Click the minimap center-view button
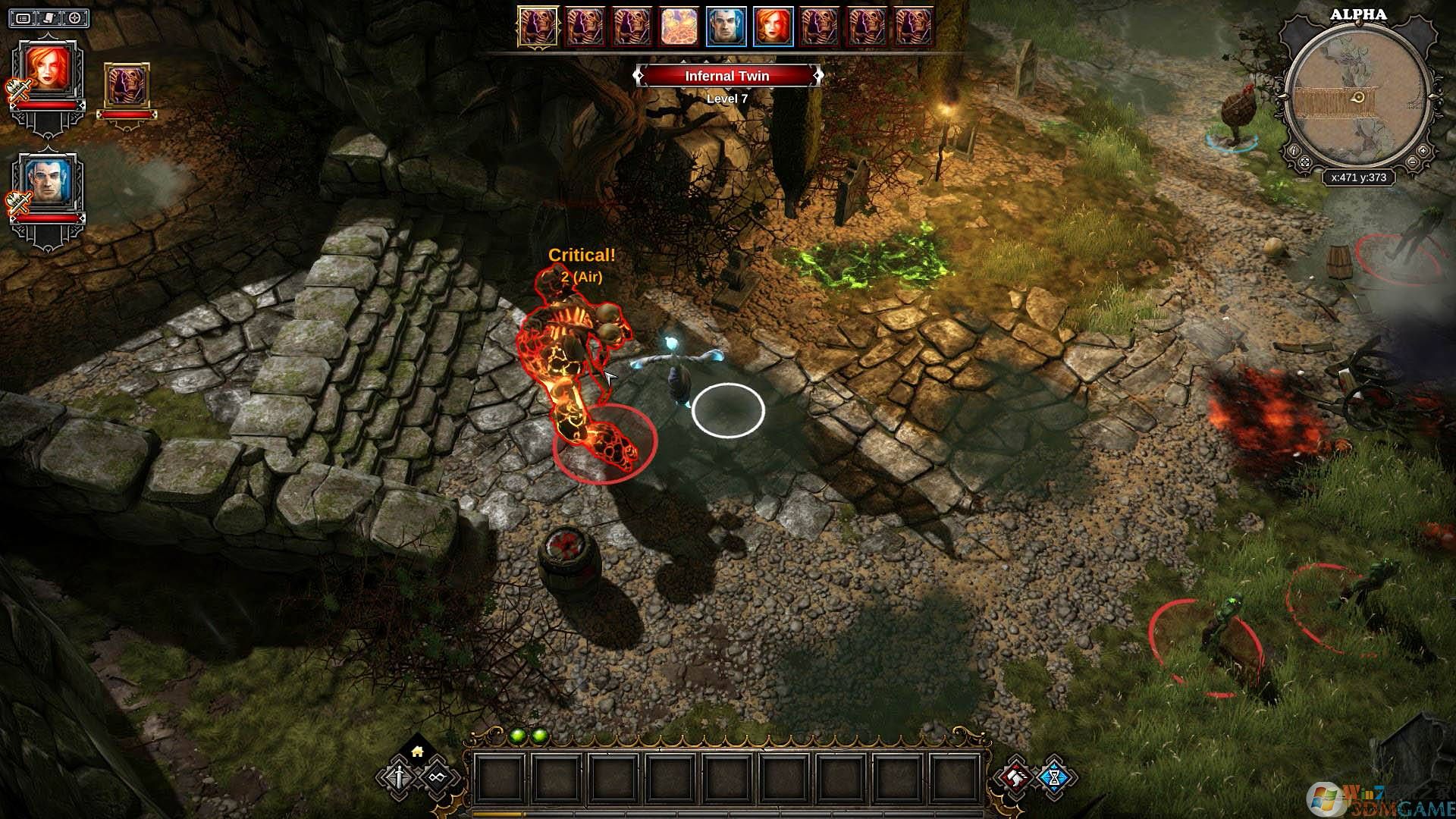 (1305, 162)
